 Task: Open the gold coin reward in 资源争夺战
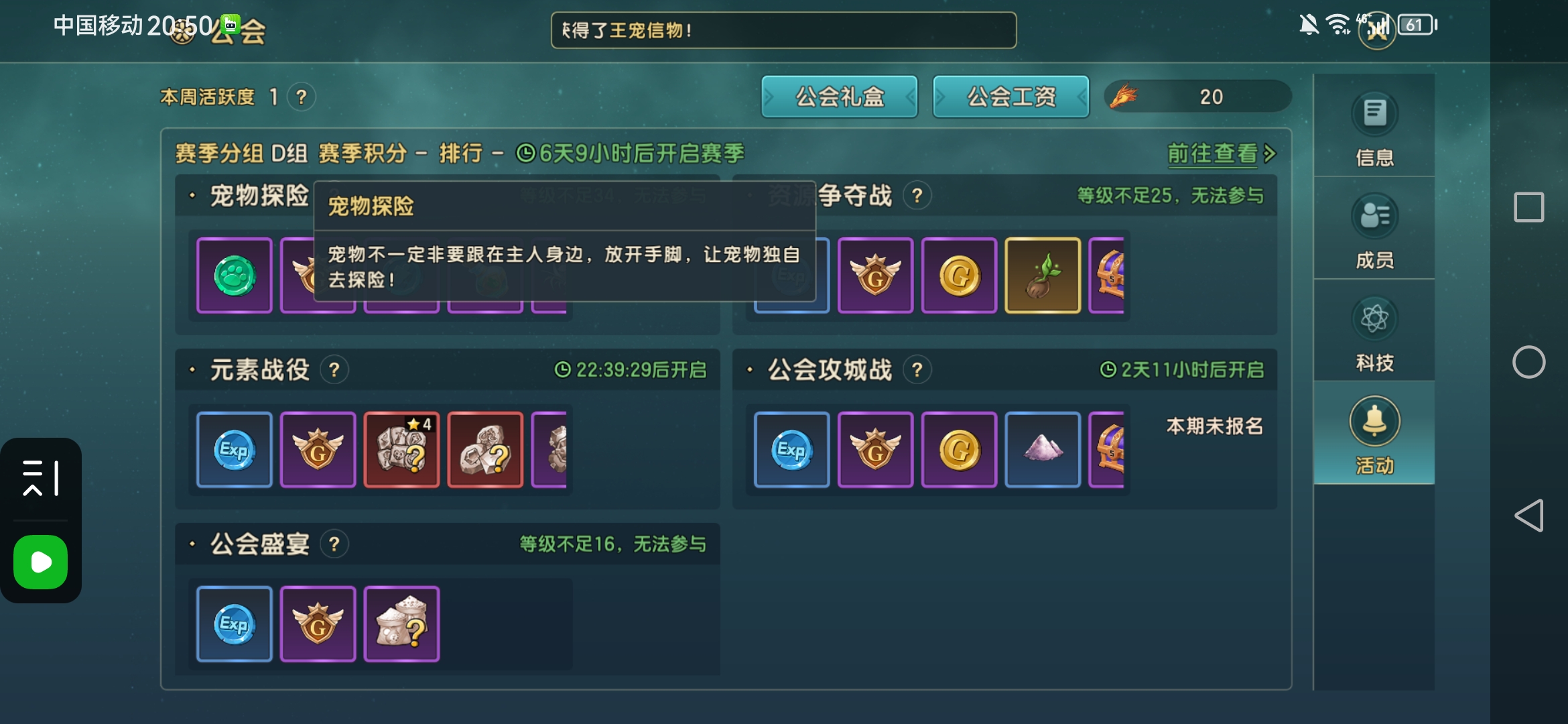coord(960,276)
